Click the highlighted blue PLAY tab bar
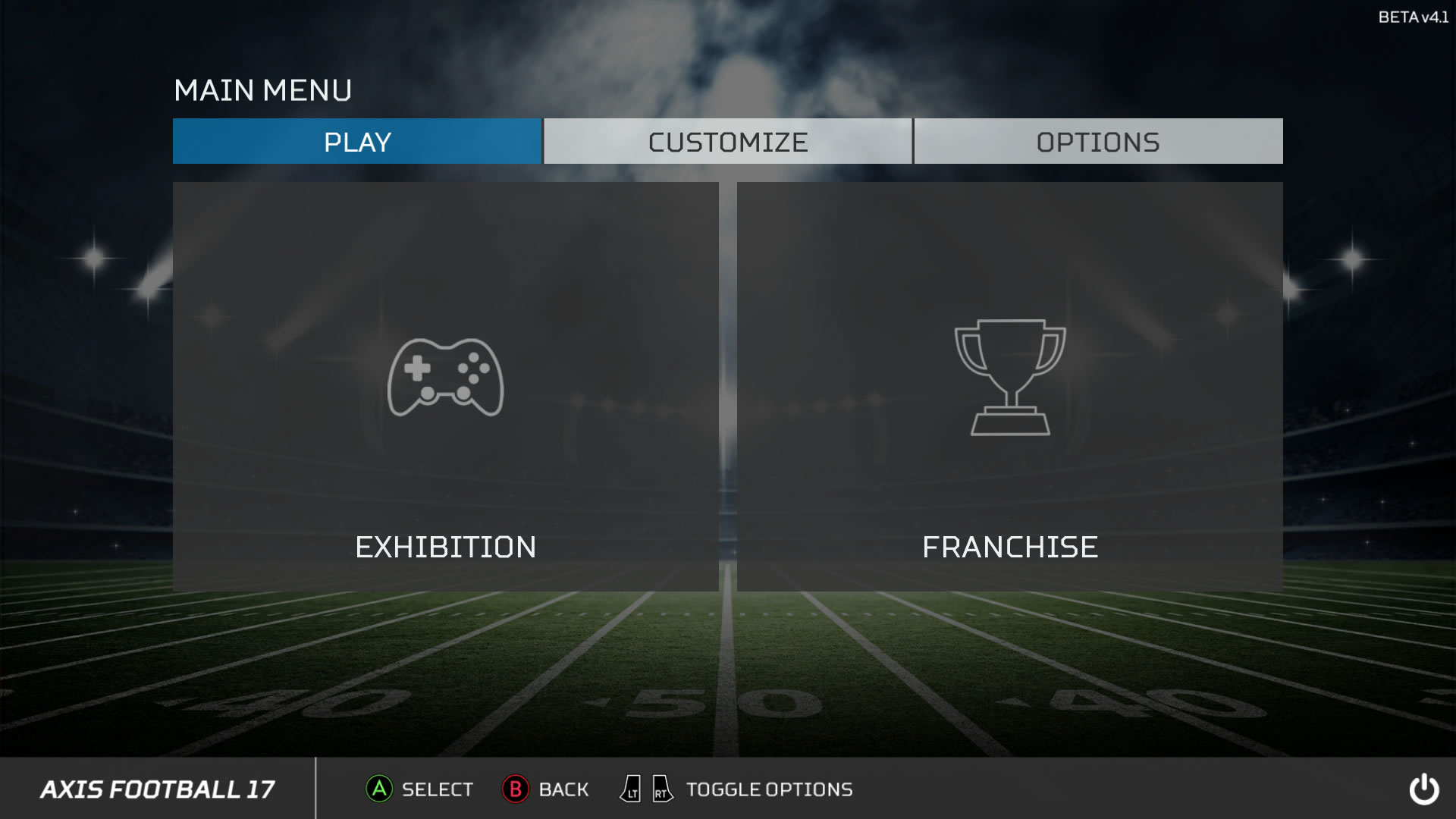This screenshot has width=1456, height=819. (356, 141)
